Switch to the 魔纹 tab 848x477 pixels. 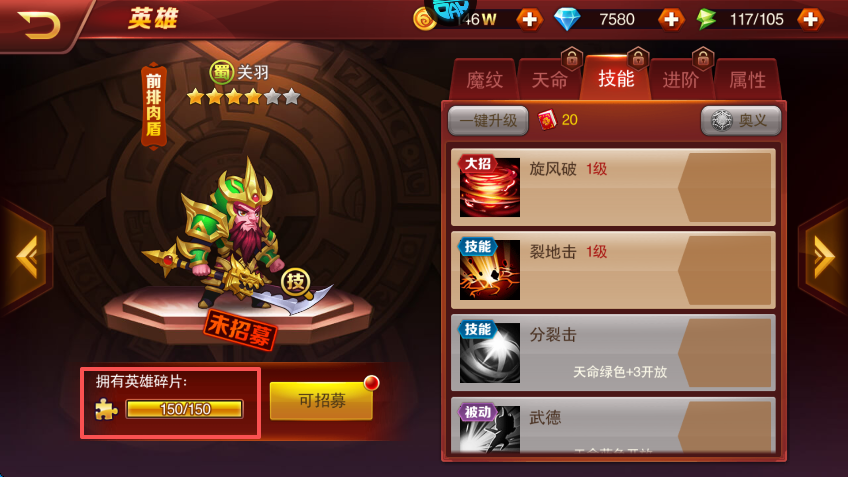point(484,81)
